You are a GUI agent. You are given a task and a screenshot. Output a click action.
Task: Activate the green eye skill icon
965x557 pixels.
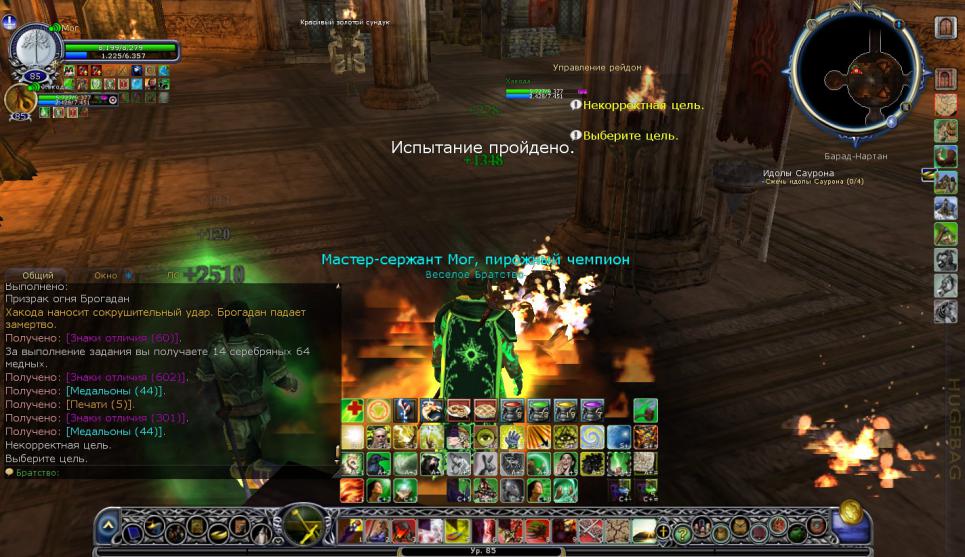[484, 437]
